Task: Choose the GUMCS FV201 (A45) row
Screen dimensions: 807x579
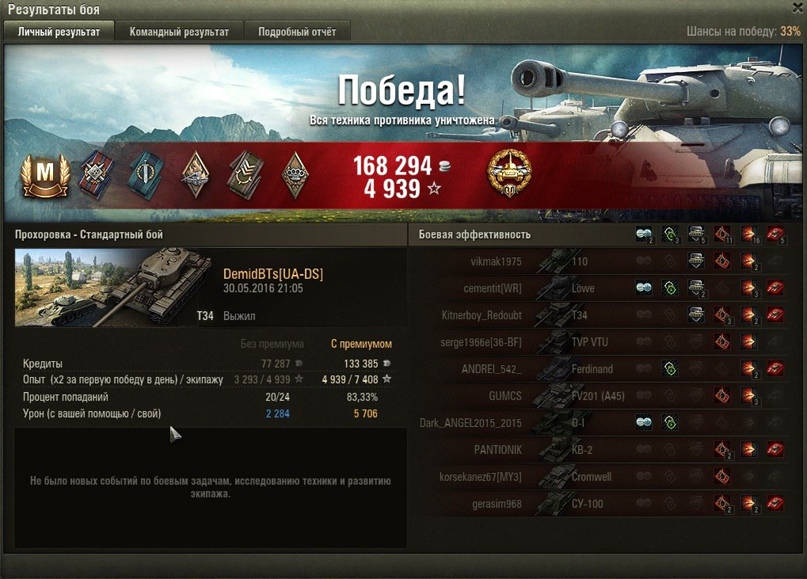Action: click(x=600, y=396)
